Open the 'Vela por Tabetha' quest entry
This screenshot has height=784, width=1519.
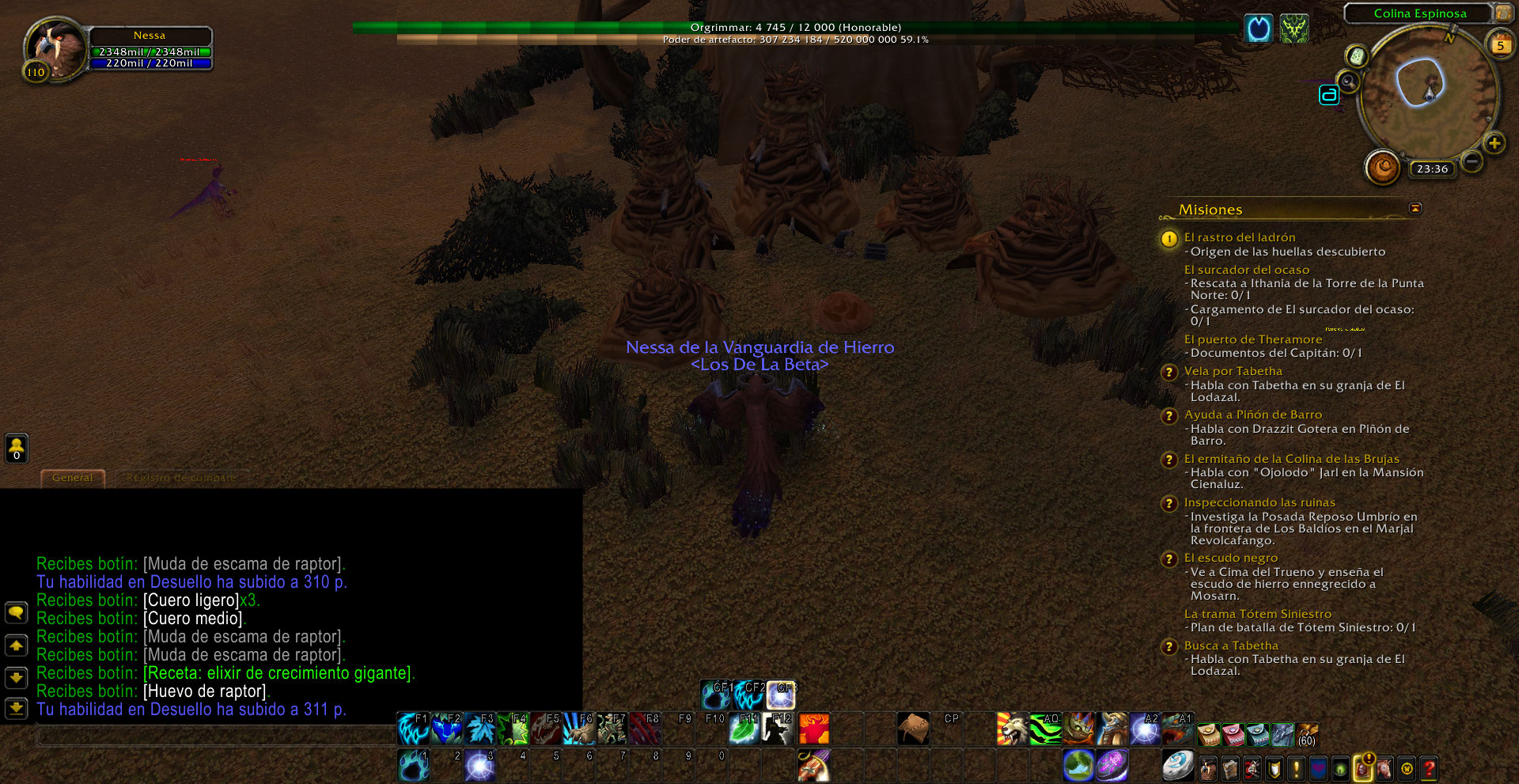point(1233,371)
